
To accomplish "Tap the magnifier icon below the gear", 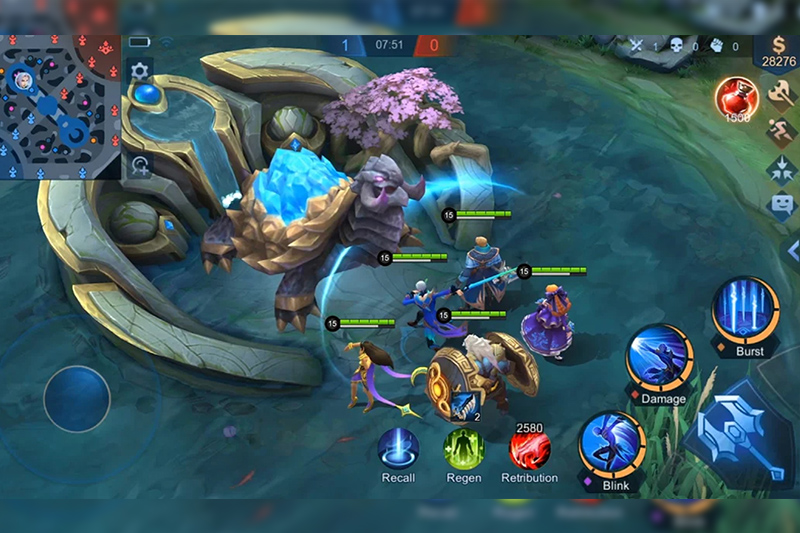I will click(141, 167).
